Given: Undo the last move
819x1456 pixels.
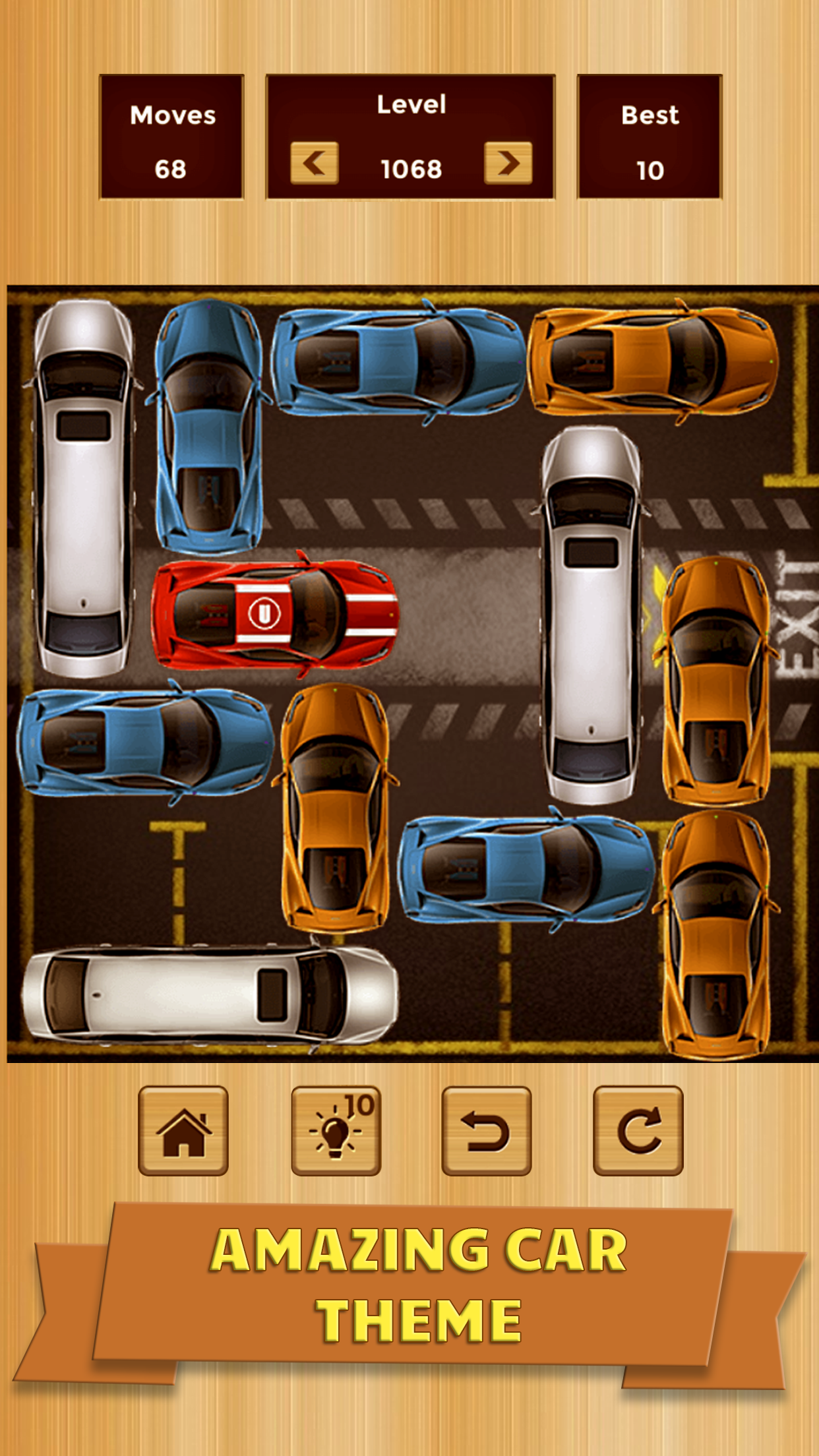Looking at the screenshot, I should 487,1130.
